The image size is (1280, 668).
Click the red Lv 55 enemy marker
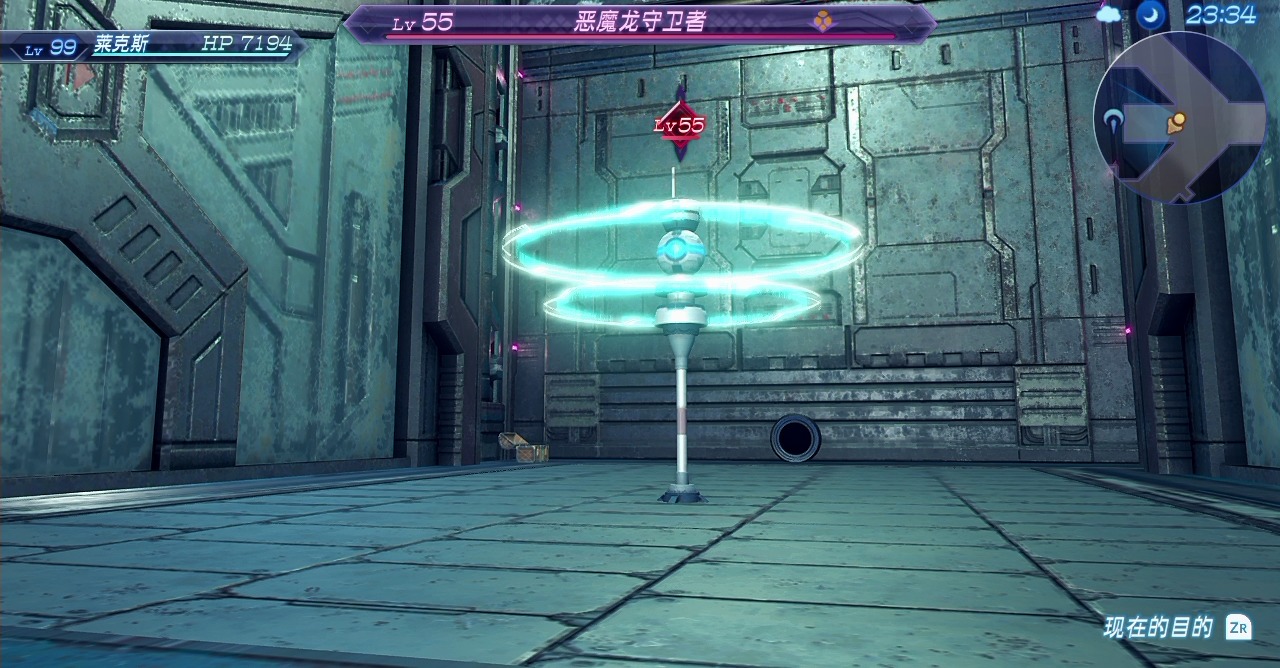[x=680, y=126]
